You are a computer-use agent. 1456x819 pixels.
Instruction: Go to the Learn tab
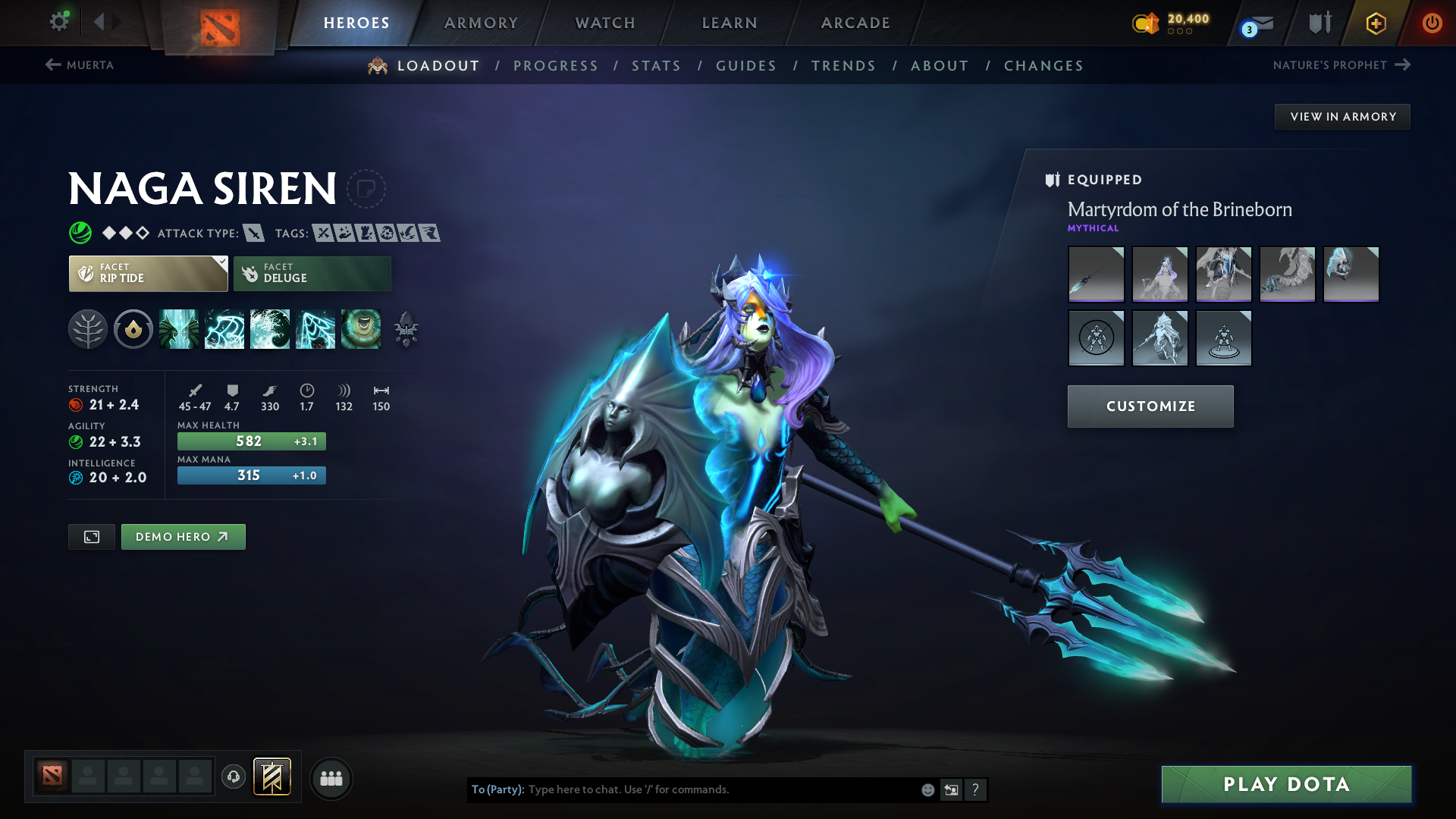730,23
